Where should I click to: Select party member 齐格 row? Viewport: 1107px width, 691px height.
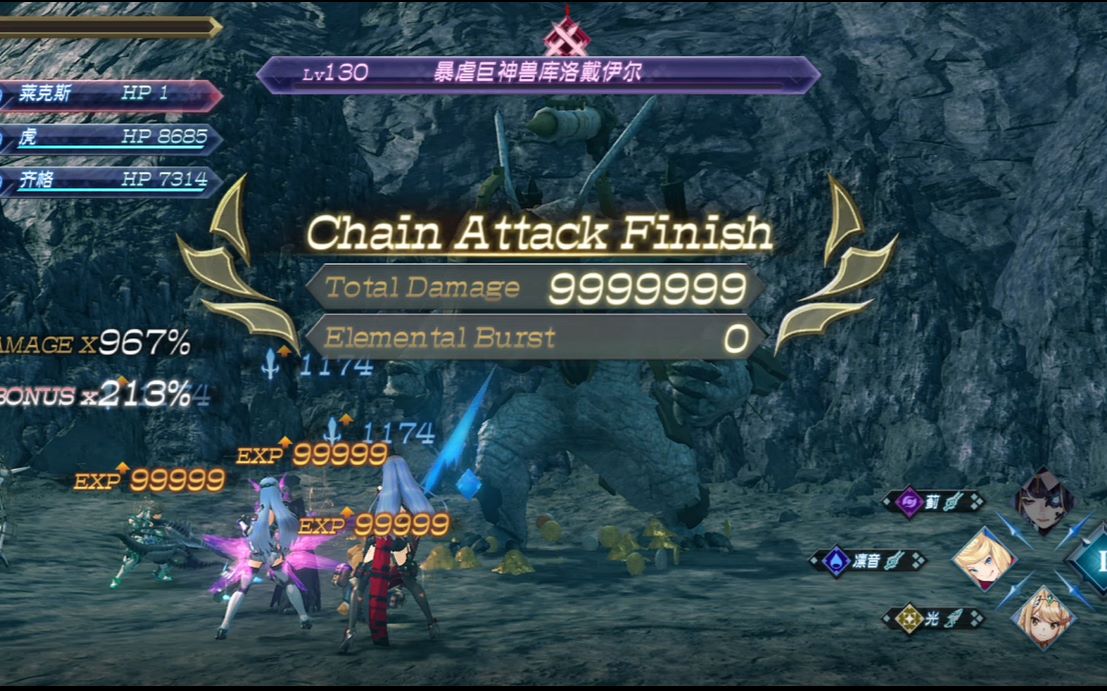[x=108, y=181]
